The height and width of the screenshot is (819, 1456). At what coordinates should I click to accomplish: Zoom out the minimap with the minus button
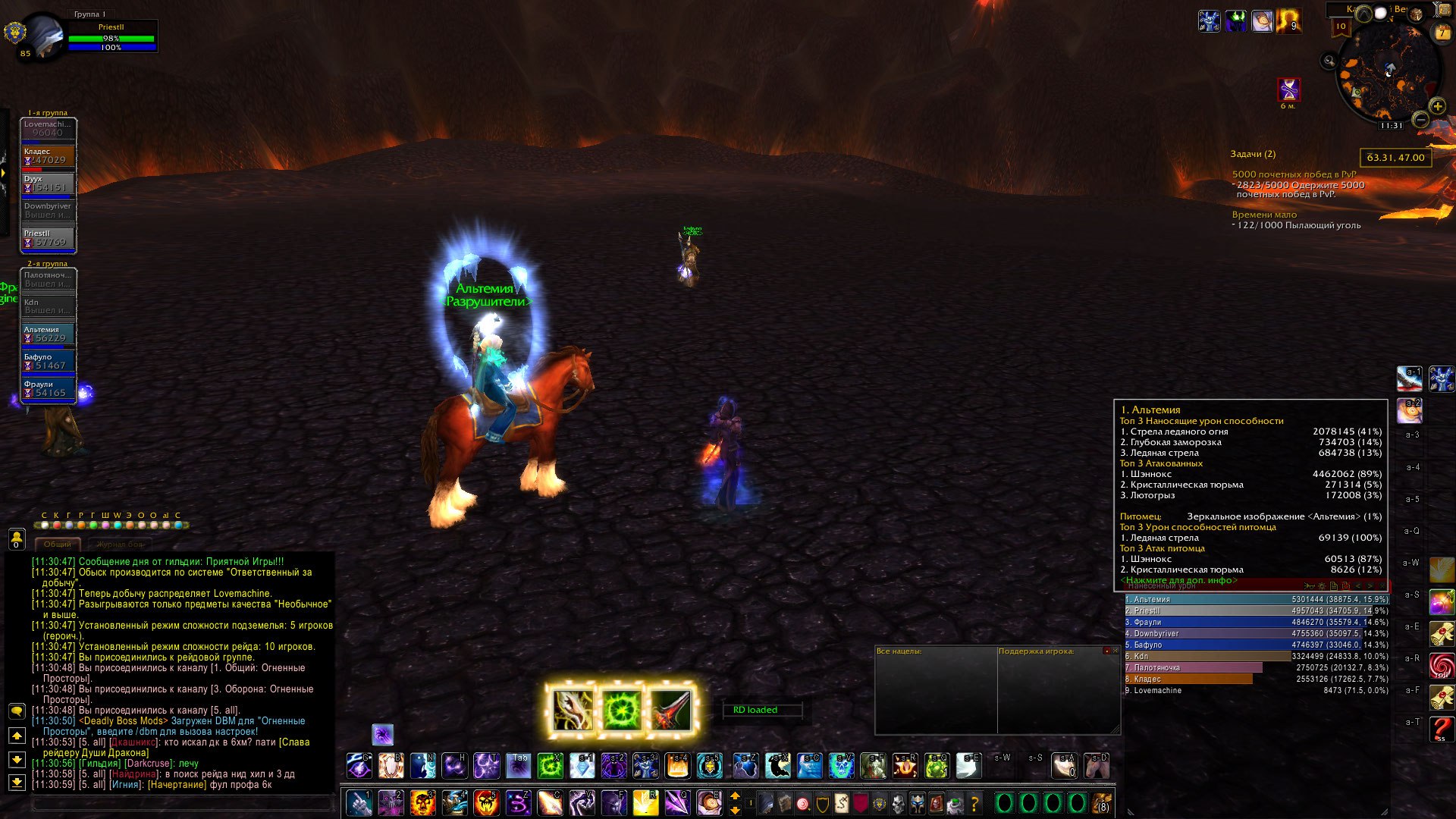pyautogui.click(x=1421, y=120)
